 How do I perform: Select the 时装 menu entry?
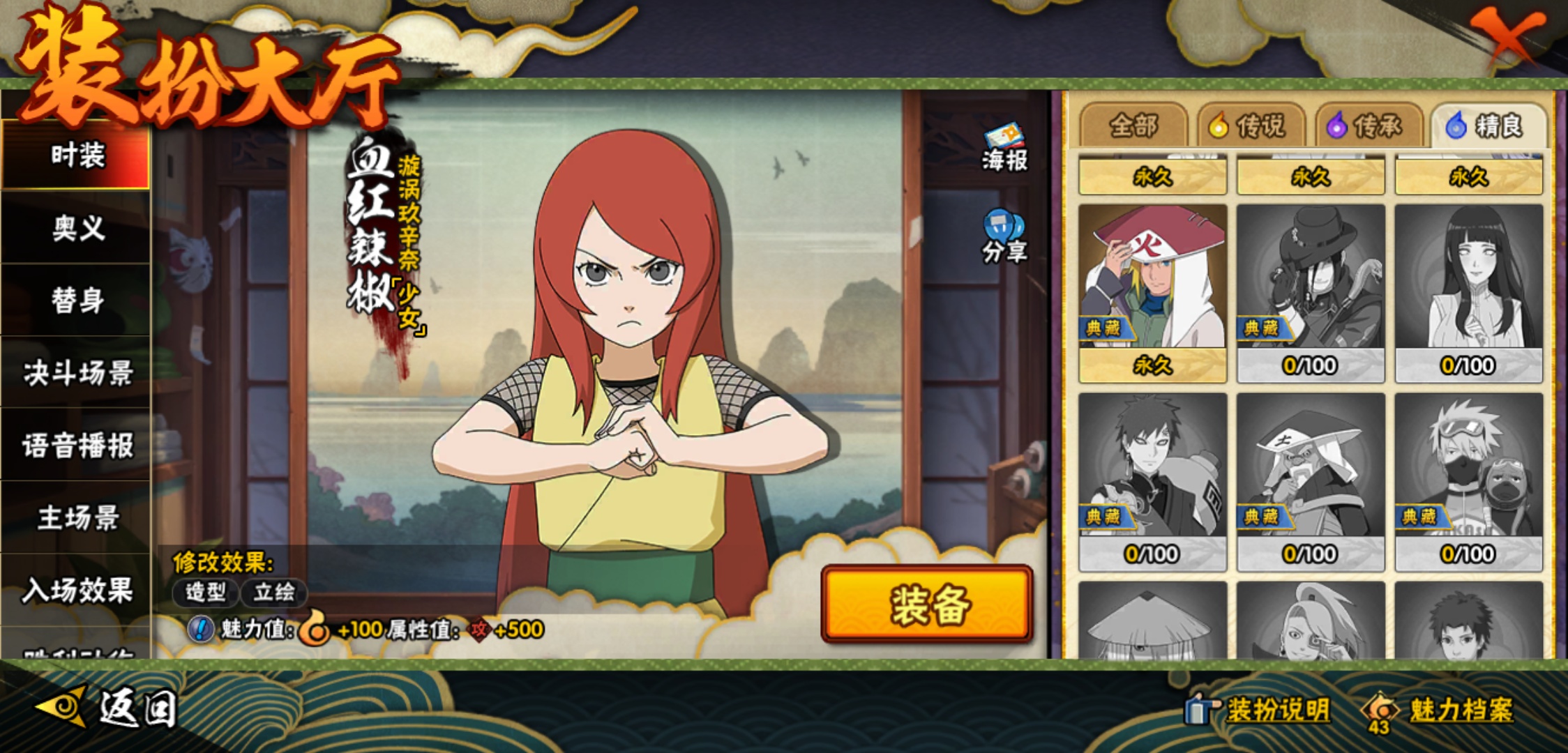(x=77, y=155)
